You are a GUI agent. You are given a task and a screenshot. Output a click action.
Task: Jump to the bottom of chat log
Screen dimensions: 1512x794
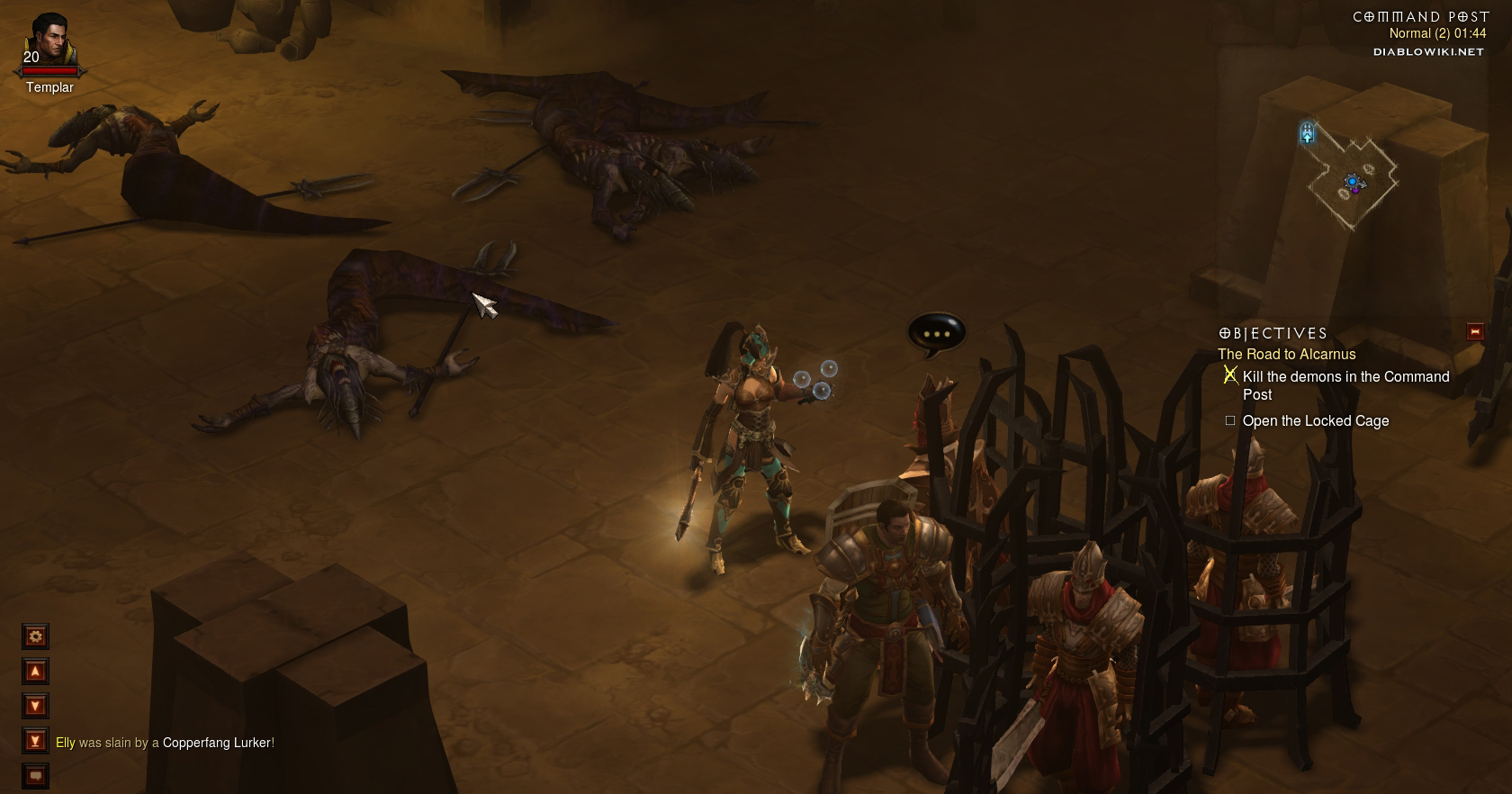pyautogui.click(x=35, y=741)
